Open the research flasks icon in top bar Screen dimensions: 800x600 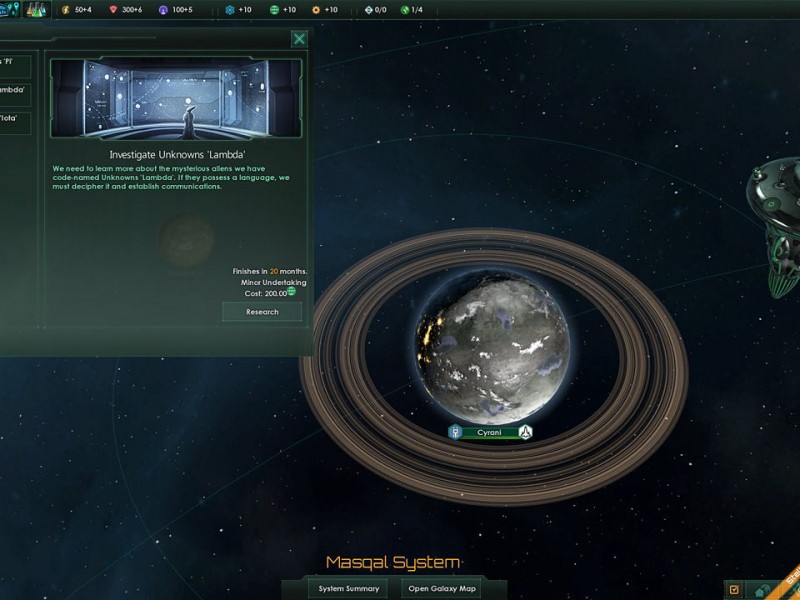[x=36, y=9]
